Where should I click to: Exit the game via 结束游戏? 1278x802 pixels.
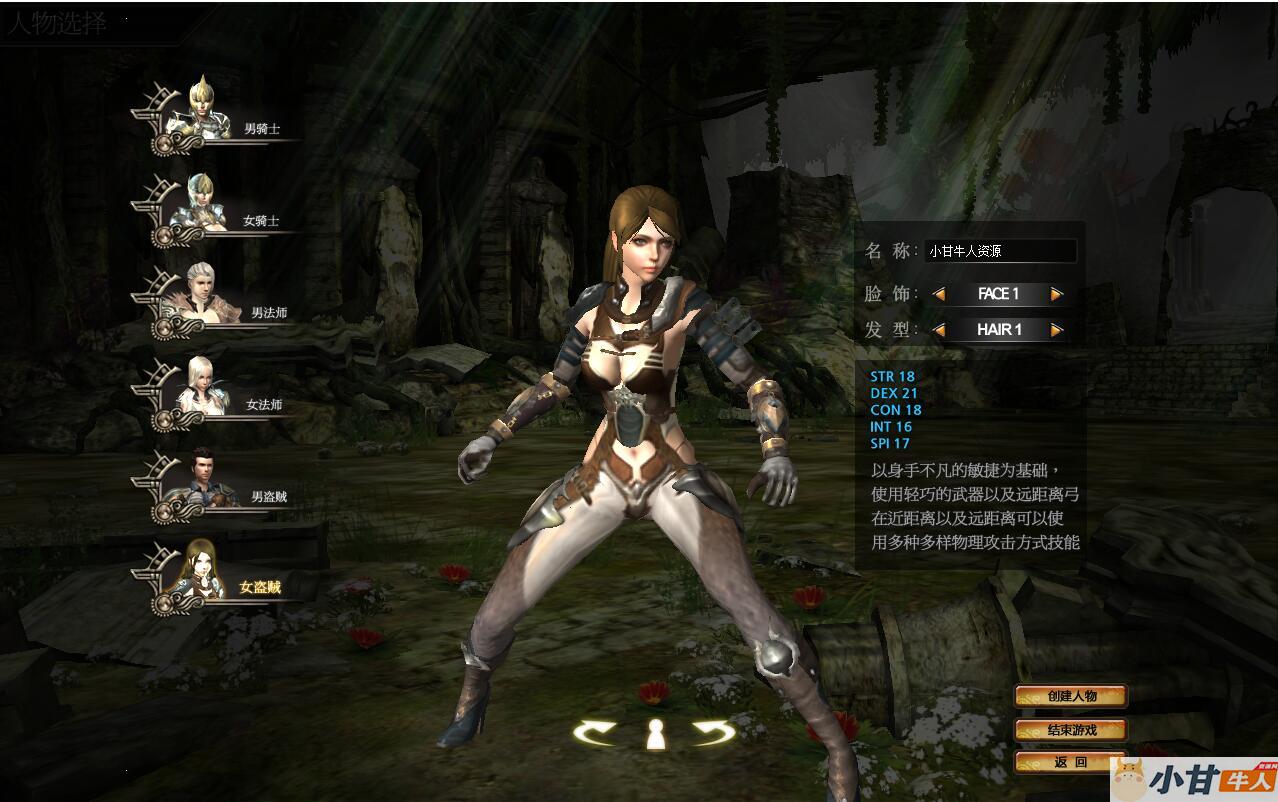coord(1071,730)
